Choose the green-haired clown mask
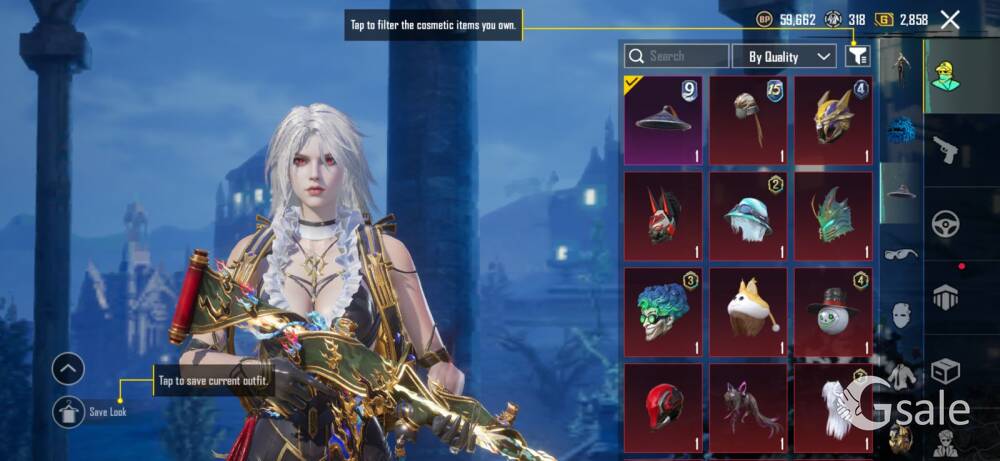The width and height of the screenshot is (1000, 461). tap(663, 311)
